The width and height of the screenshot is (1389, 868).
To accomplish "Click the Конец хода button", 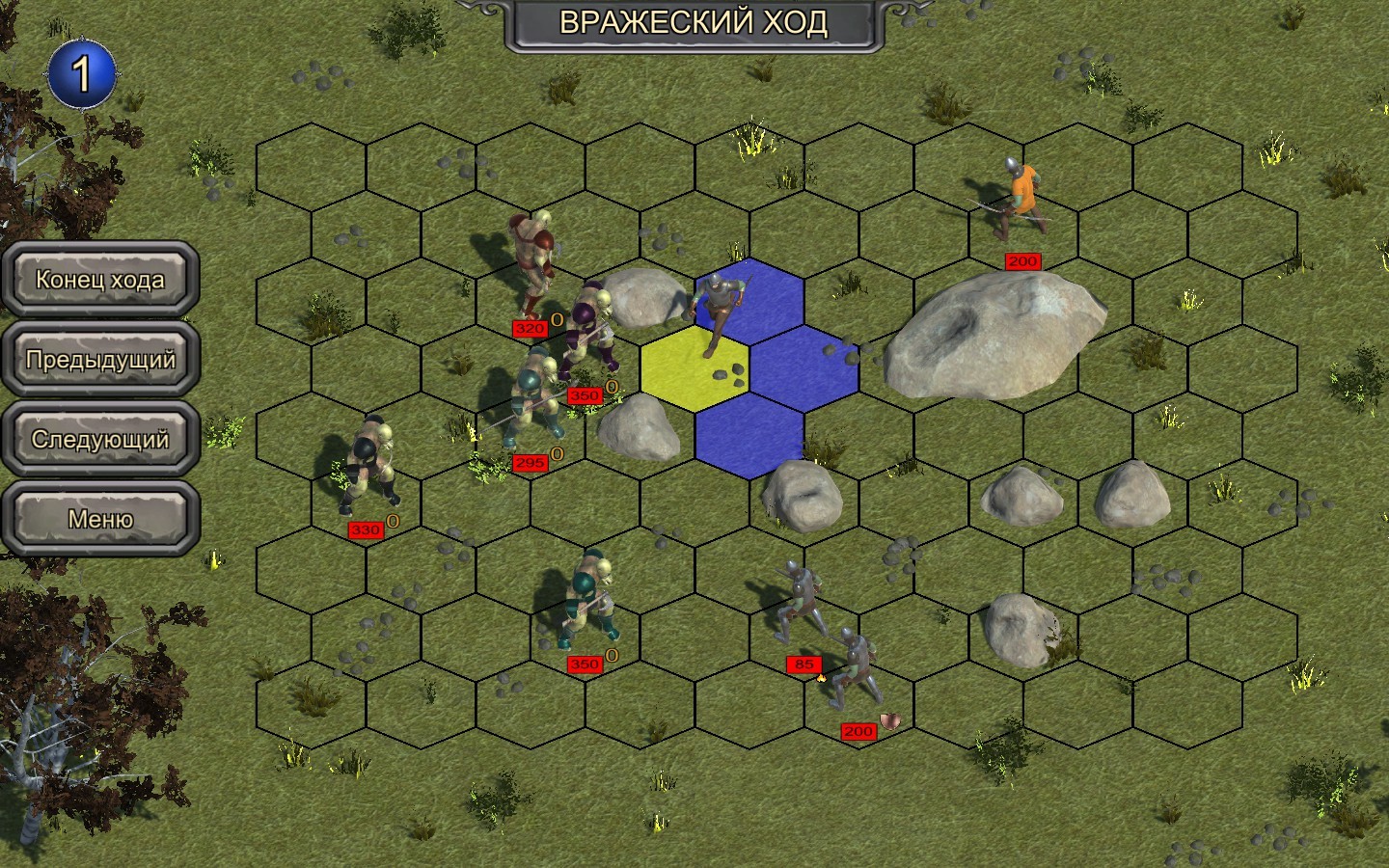I will coord(100,280).
